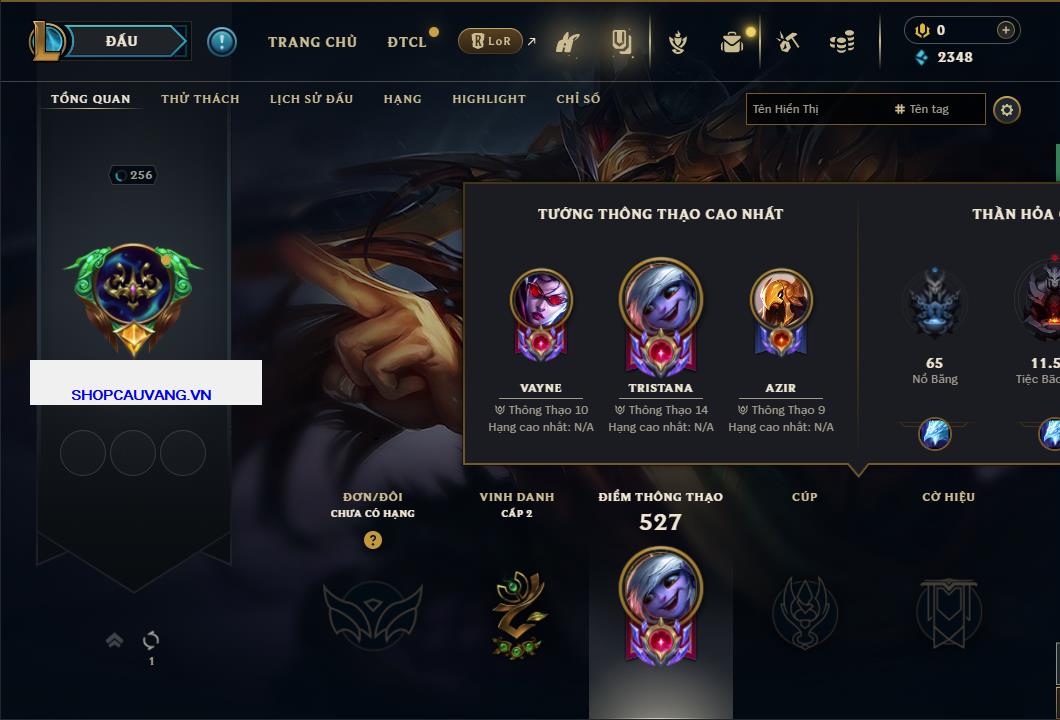Select the Vayne mastery portrait

[x=541, y=300]
